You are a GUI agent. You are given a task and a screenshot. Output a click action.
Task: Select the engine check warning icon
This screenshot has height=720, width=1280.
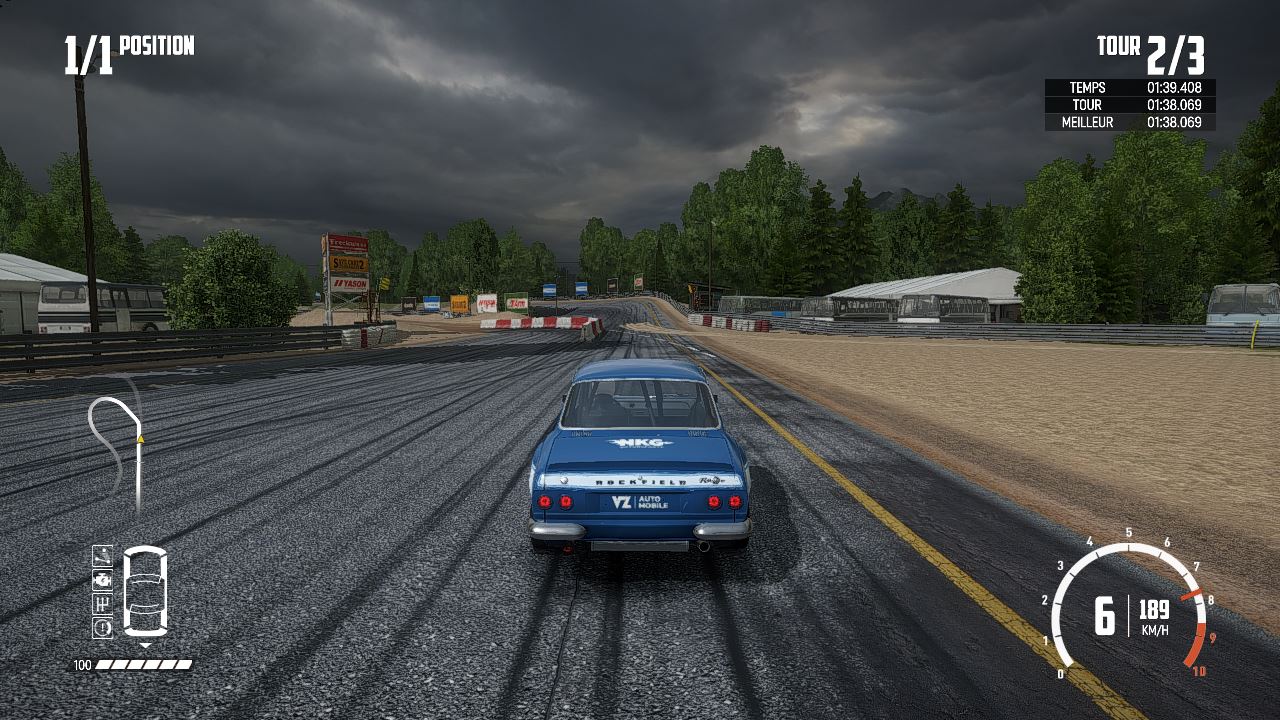coord(103,581)
